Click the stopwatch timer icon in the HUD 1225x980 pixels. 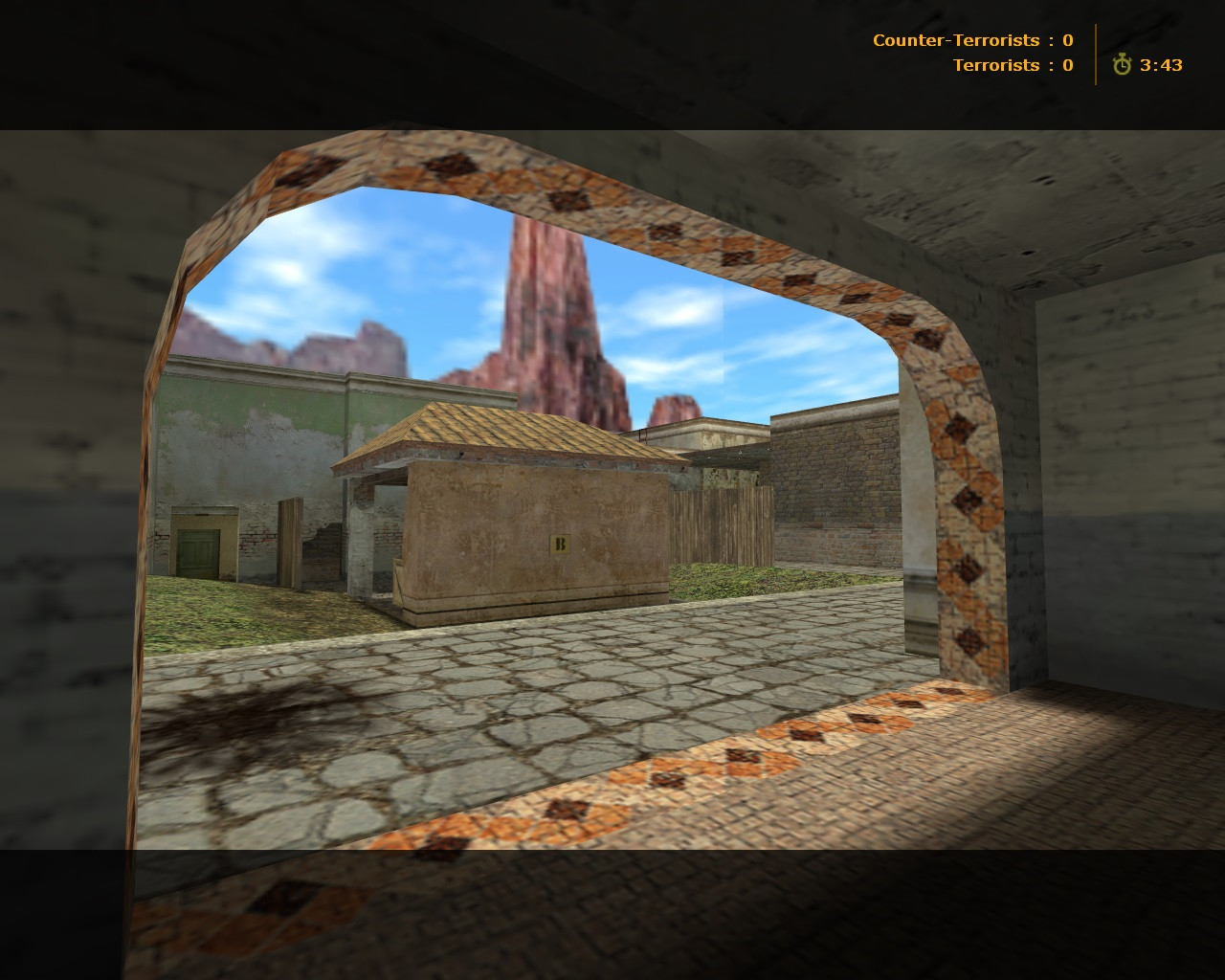pos(1122,65)
